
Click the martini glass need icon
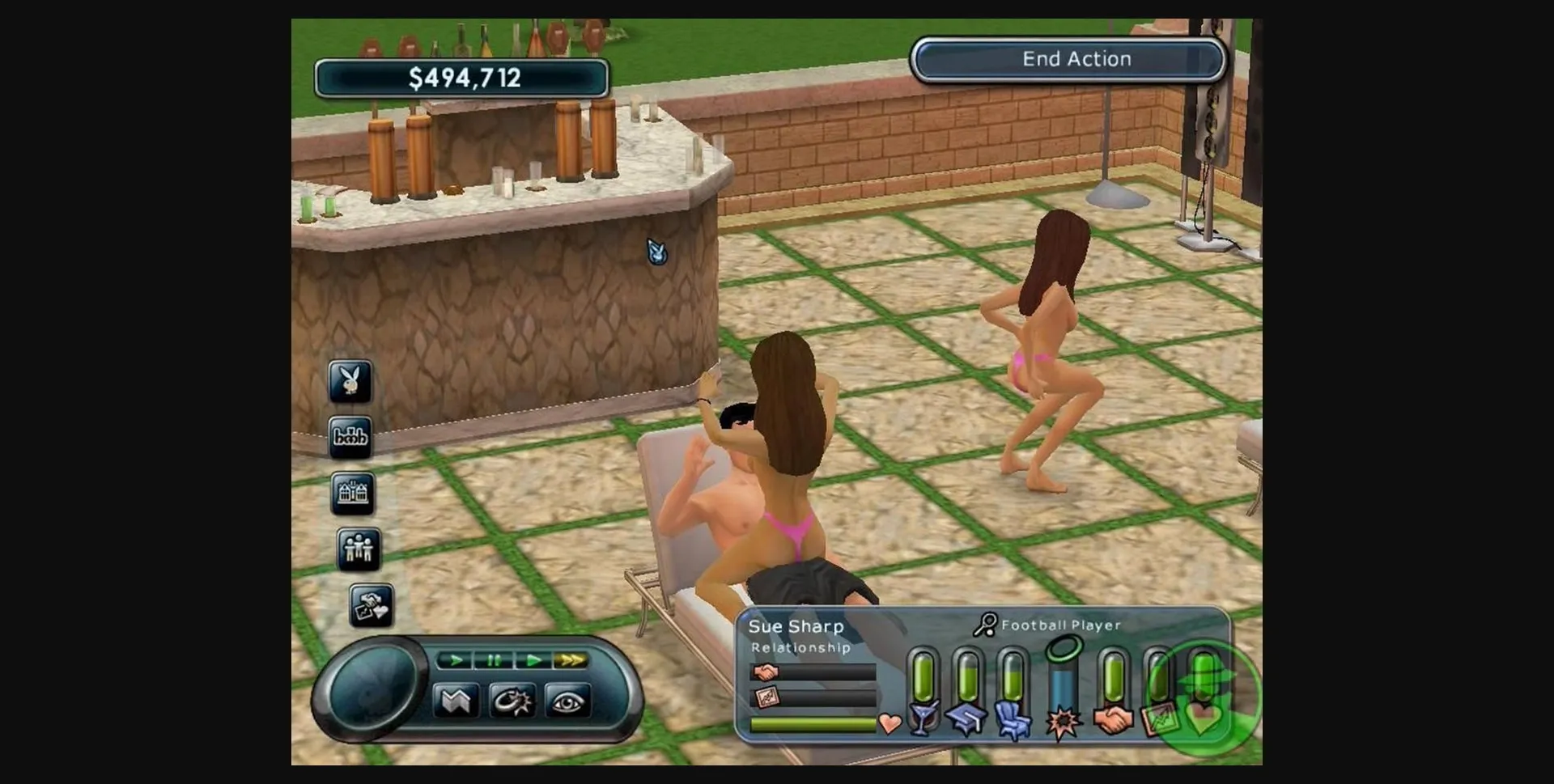pos(923,720)
